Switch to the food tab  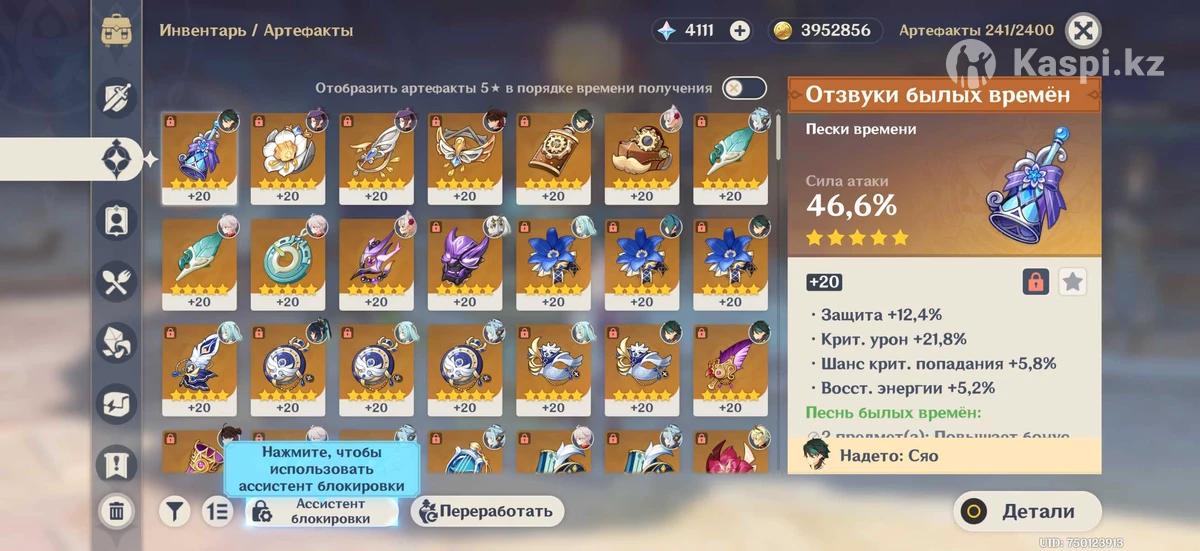(x=116, y=281)
